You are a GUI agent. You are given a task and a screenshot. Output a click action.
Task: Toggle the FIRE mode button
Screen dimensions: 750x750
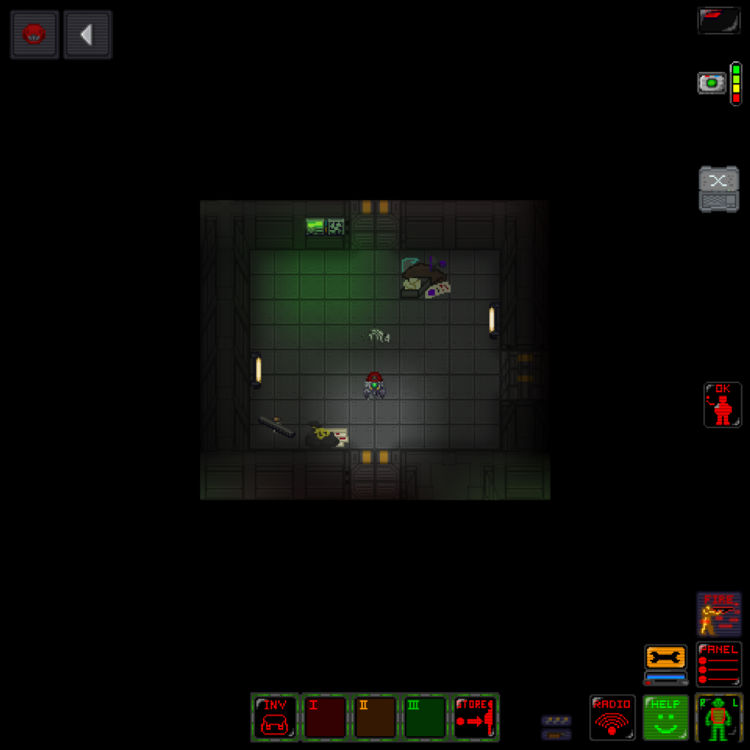[719, 613]
